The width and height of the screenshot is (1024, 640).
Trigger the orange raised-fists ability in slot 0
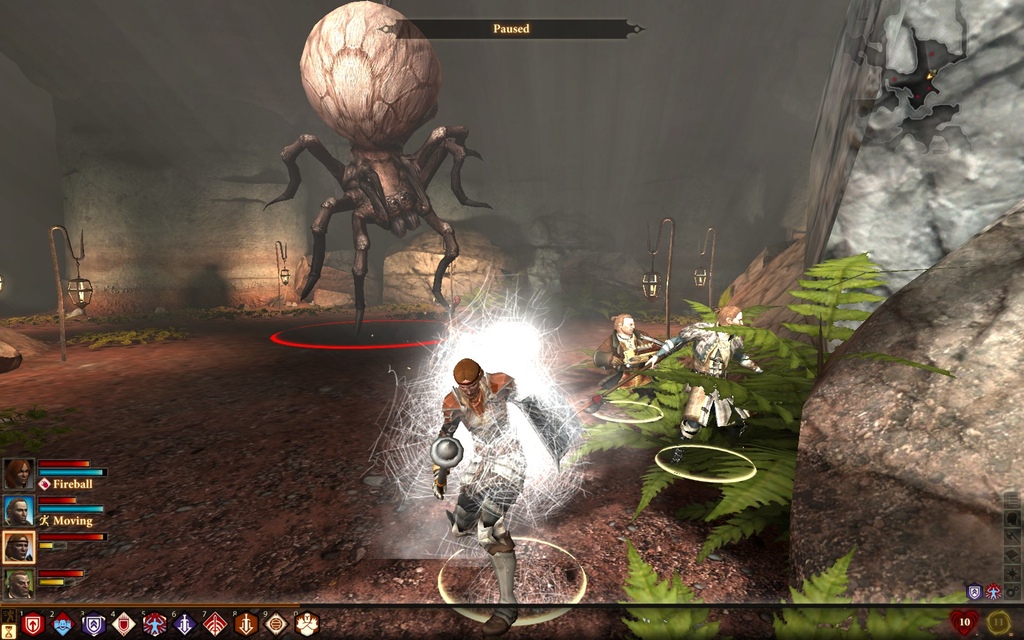(x=307, y=624)
